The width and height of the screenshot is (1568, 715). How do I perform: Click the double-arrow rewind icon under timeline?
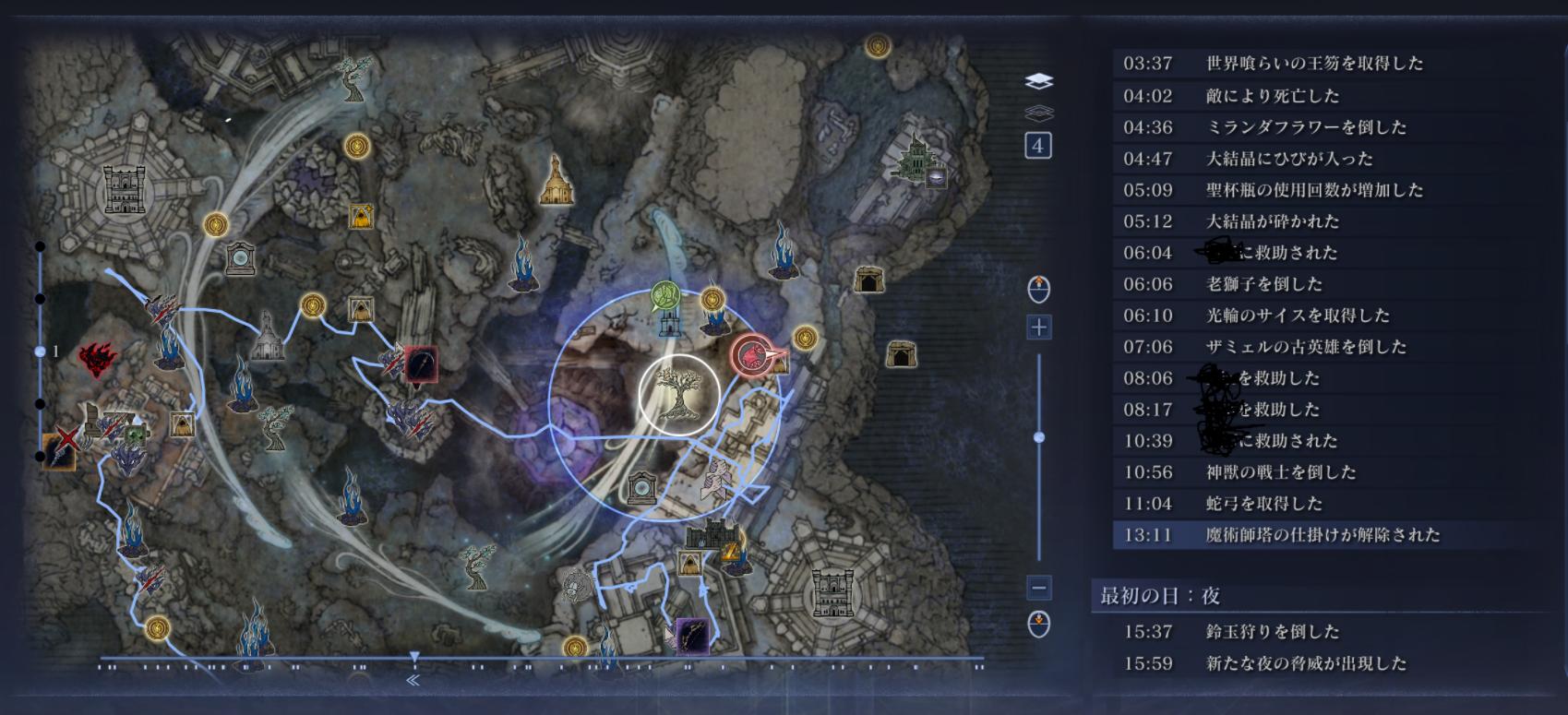point(413,680)
